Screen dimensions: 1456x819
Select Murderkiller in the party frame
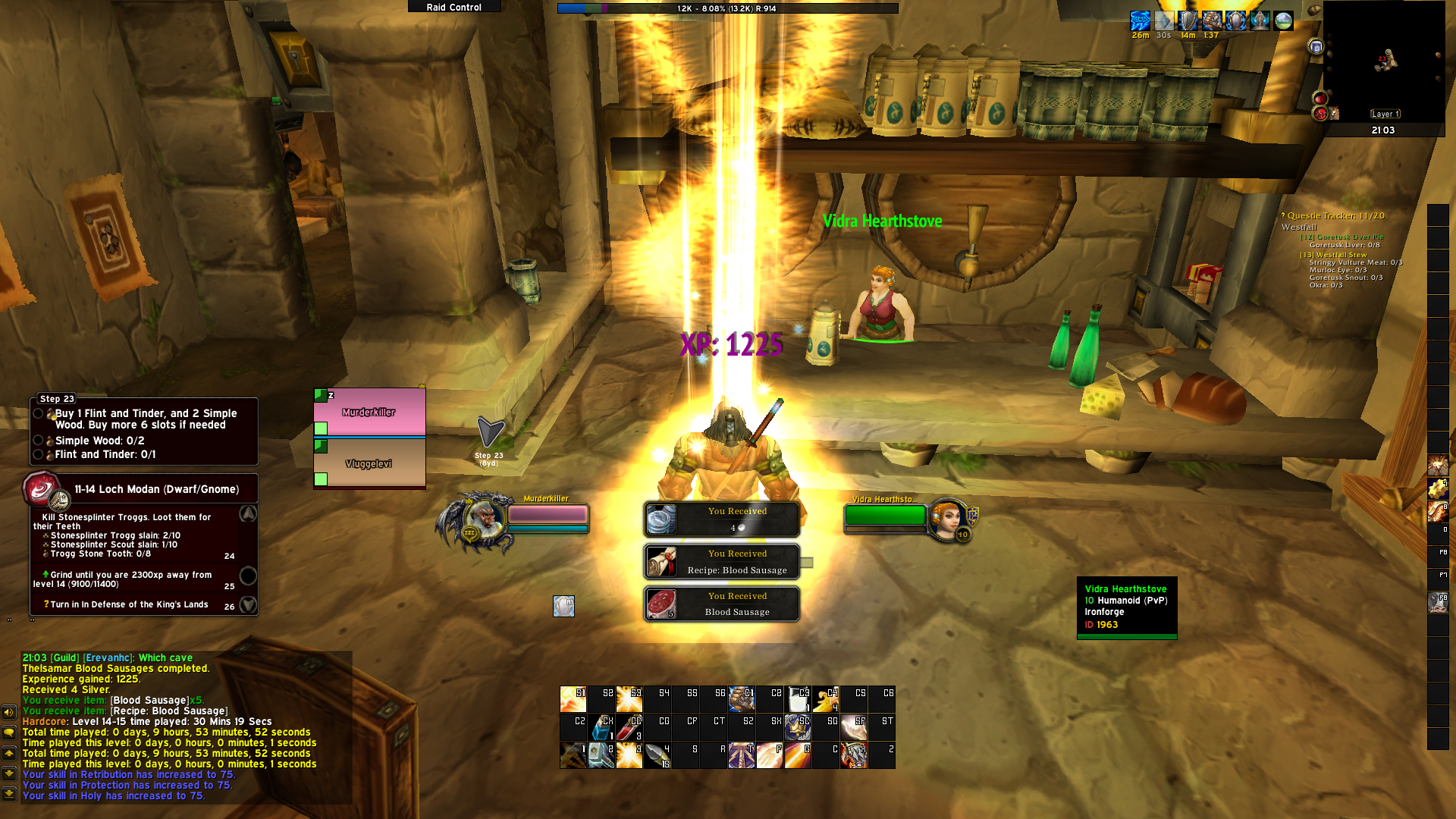(369, 413)
